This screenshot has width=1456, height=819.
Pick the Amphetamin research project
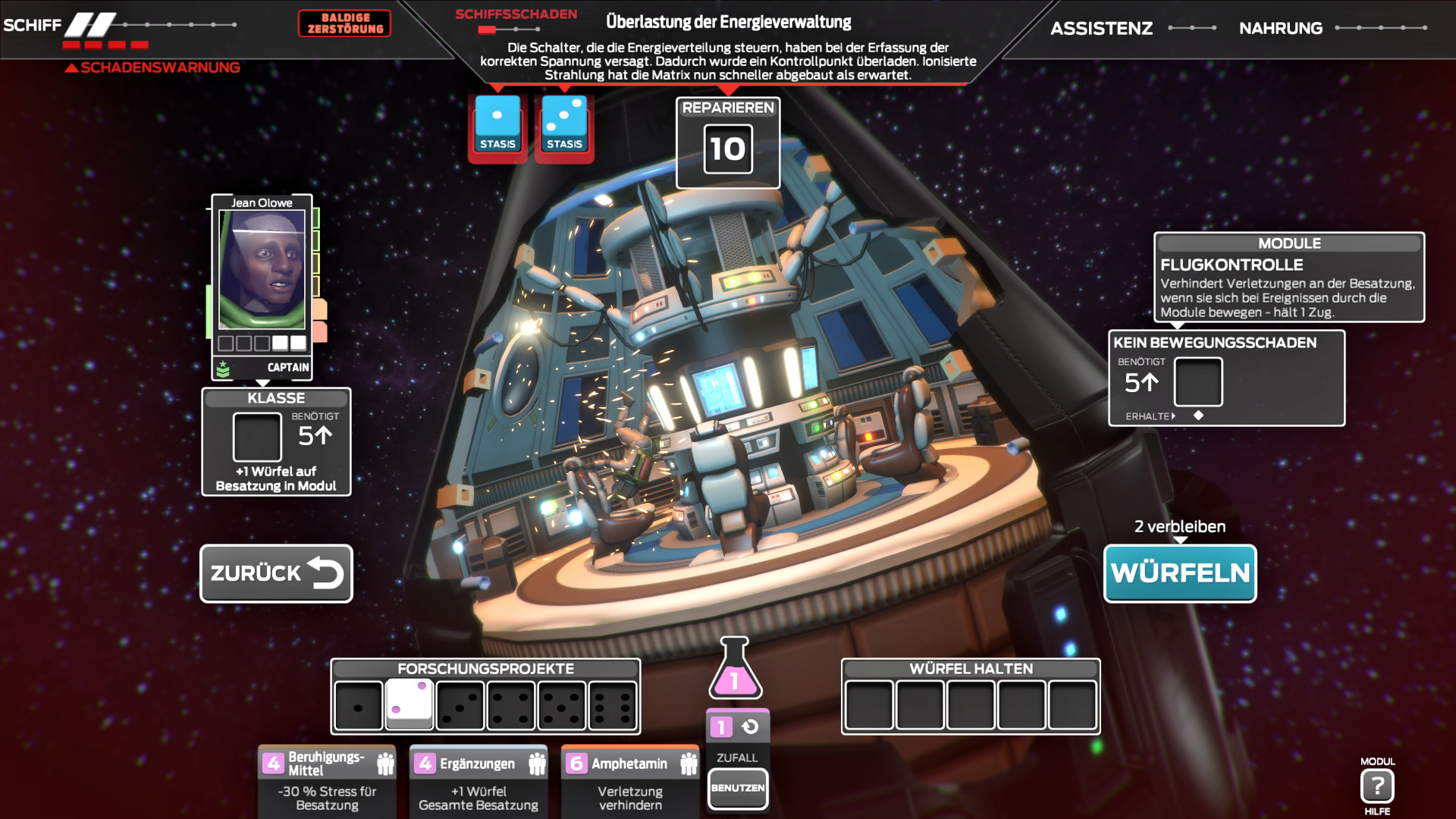(630, 781)
